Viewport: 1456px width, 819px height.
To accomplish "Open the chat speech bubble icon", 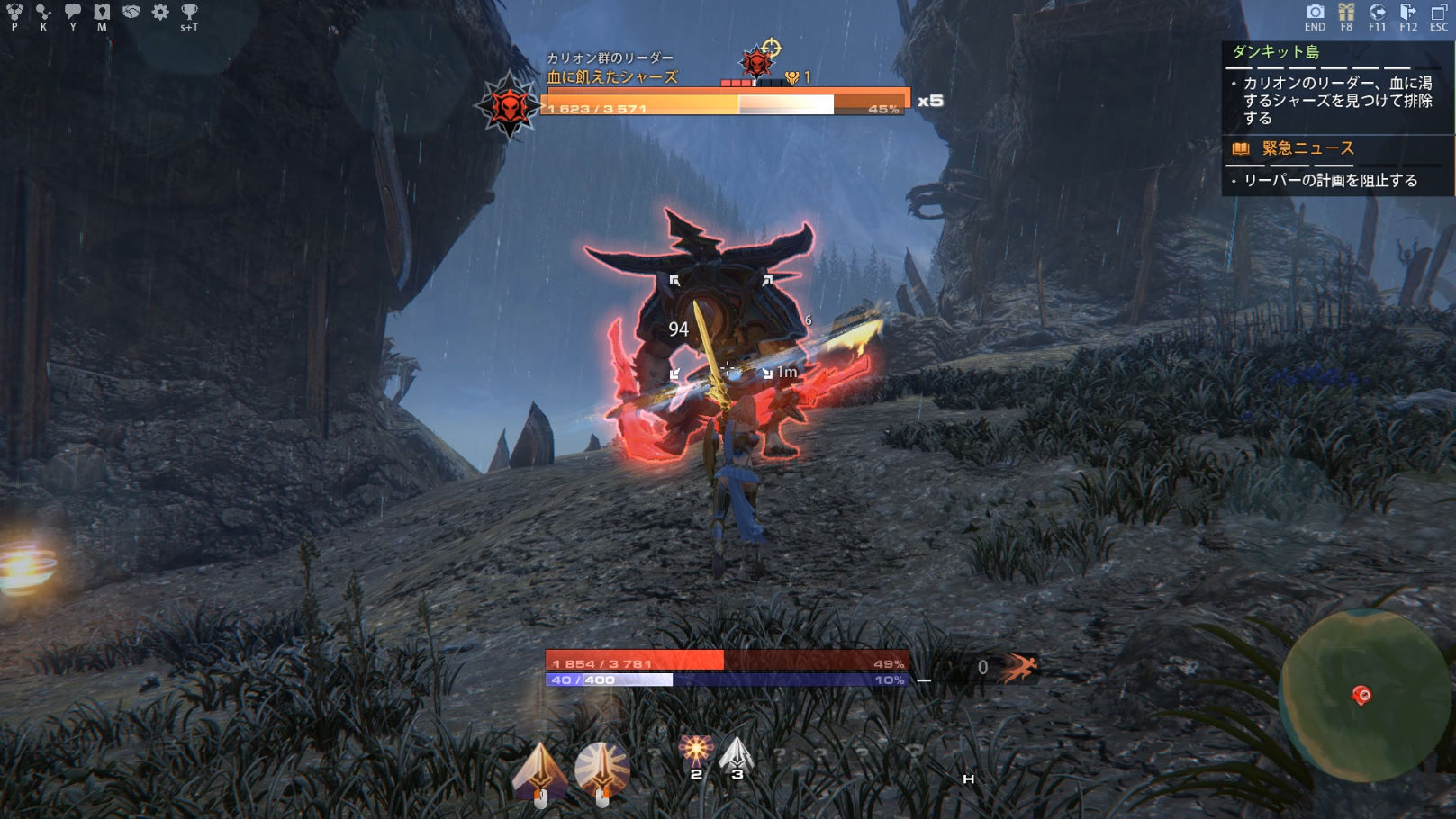I will click(x=73, y=12).
